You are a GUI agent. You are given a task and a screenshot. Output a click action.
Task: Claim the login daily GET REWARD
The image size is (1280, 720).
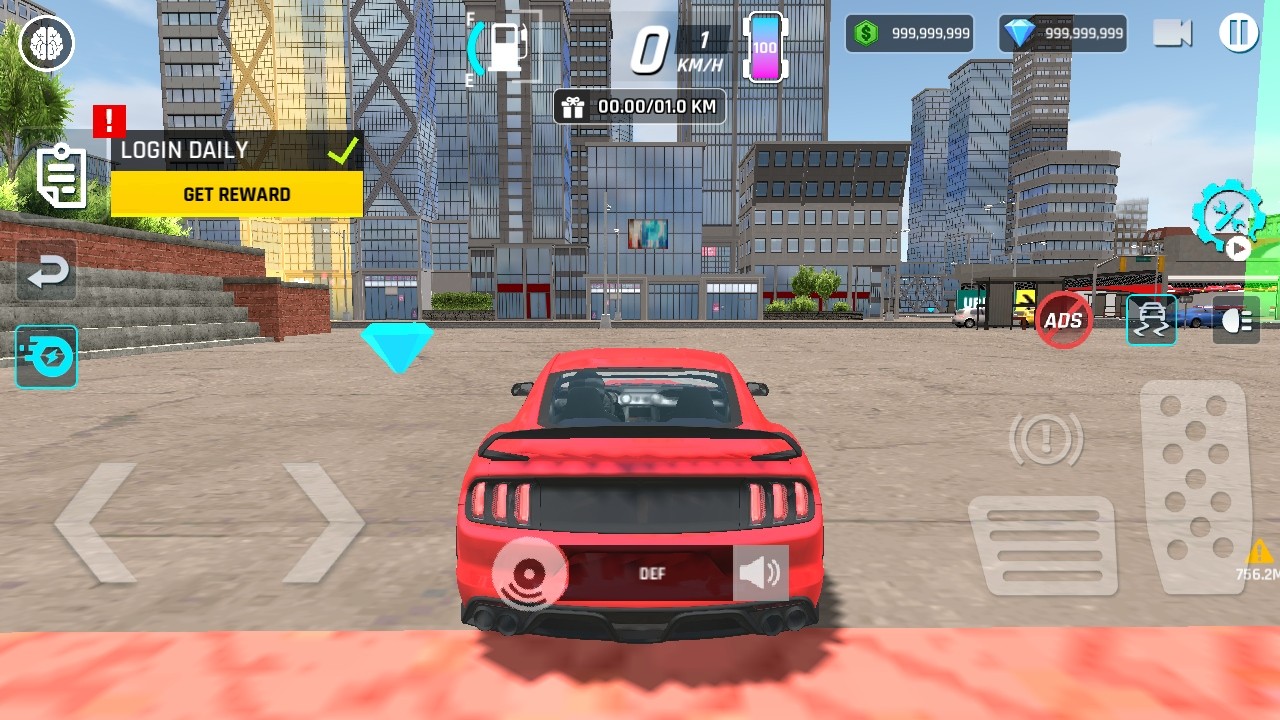[x=237, y=194]
